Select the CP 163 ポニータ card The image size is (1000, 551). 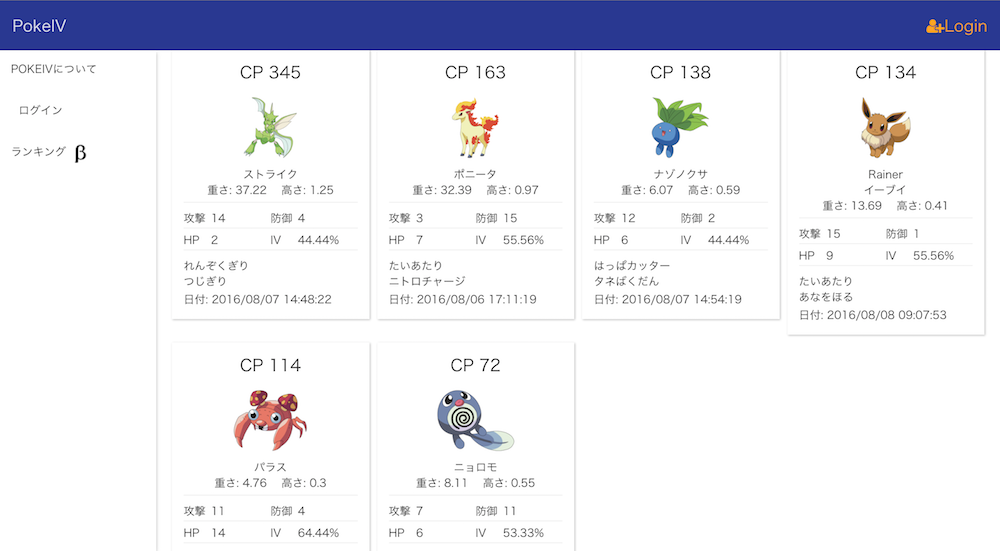tap(475, 185)
